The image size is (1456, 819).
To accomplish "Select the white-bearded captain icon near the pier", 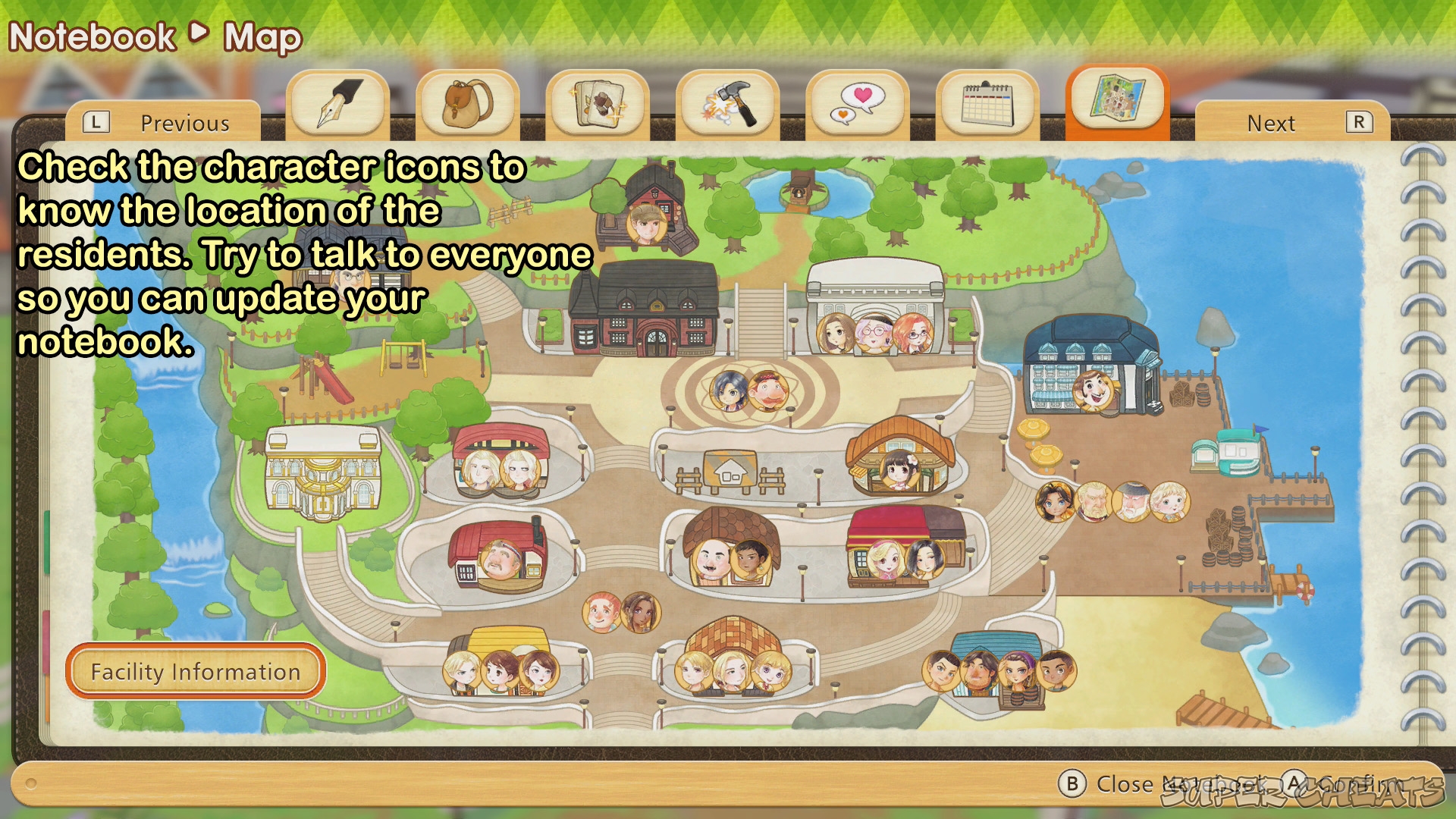I will 1131,502.
